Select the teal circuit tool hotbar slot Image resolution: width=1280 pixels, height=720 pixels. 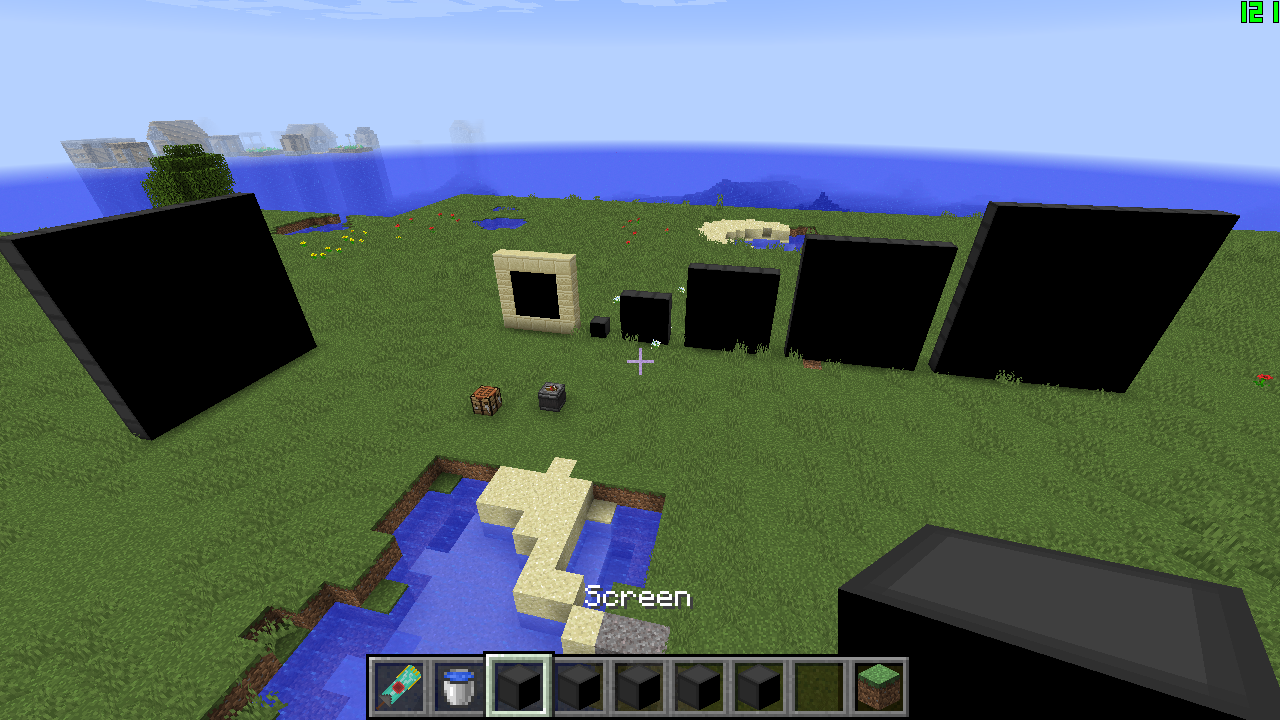point(398,687)
